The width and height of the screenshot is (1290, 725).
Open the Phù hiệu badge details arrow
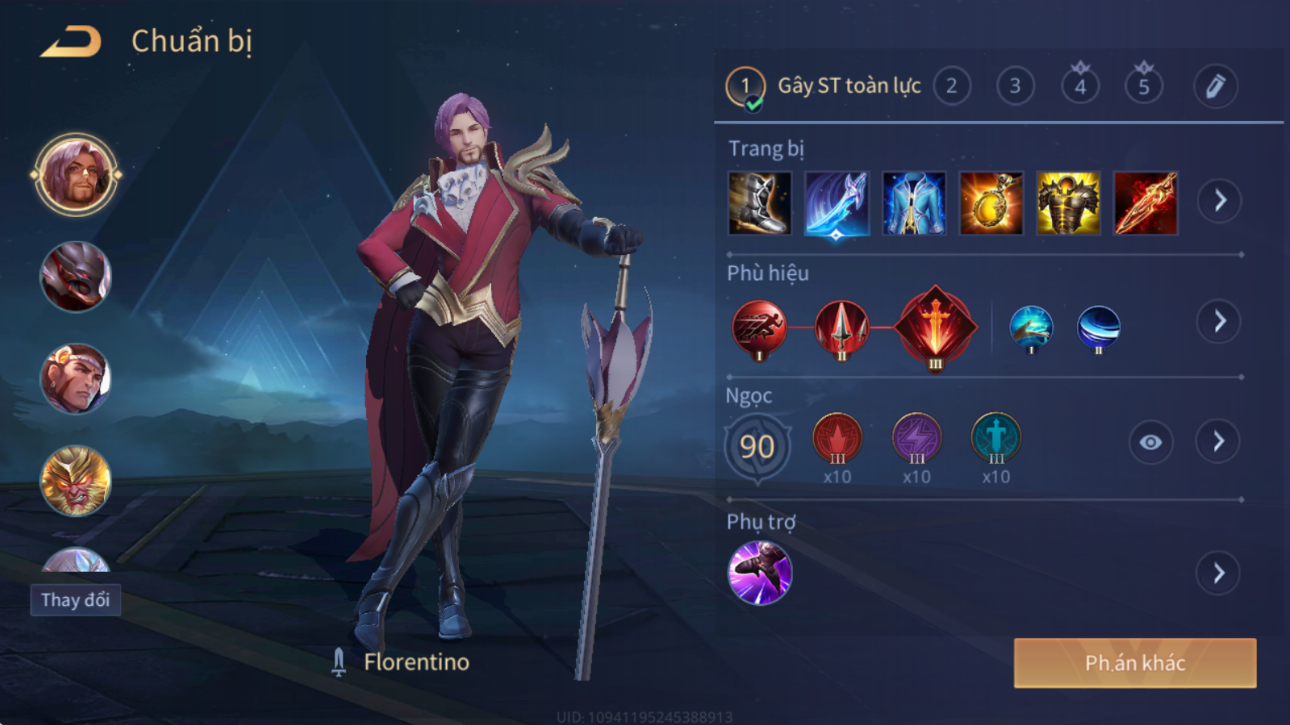tap(1219, 322)
